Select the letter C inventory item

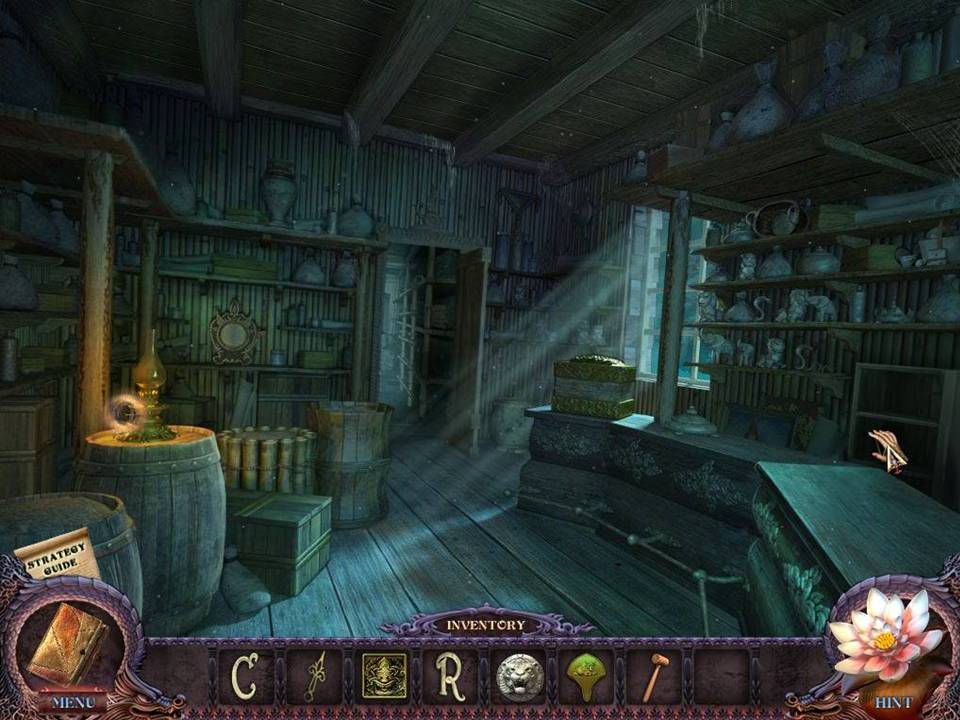click(x=243, y=677)
